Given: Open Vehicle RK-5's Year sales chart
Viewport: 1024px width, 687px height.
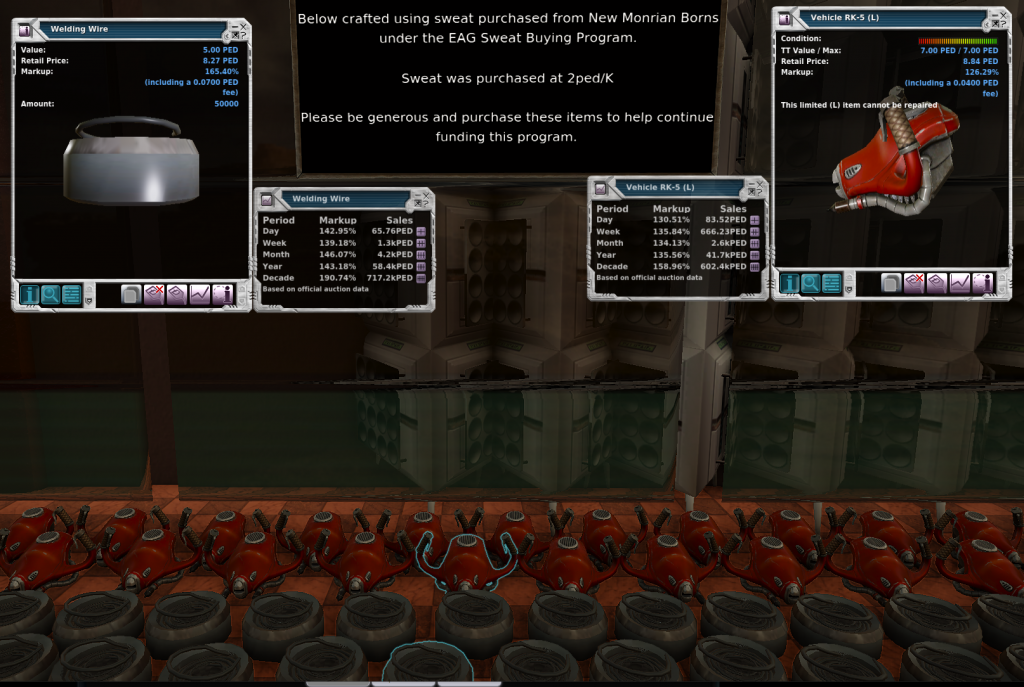Looking at the screenshot, I should tap(755, 255).
